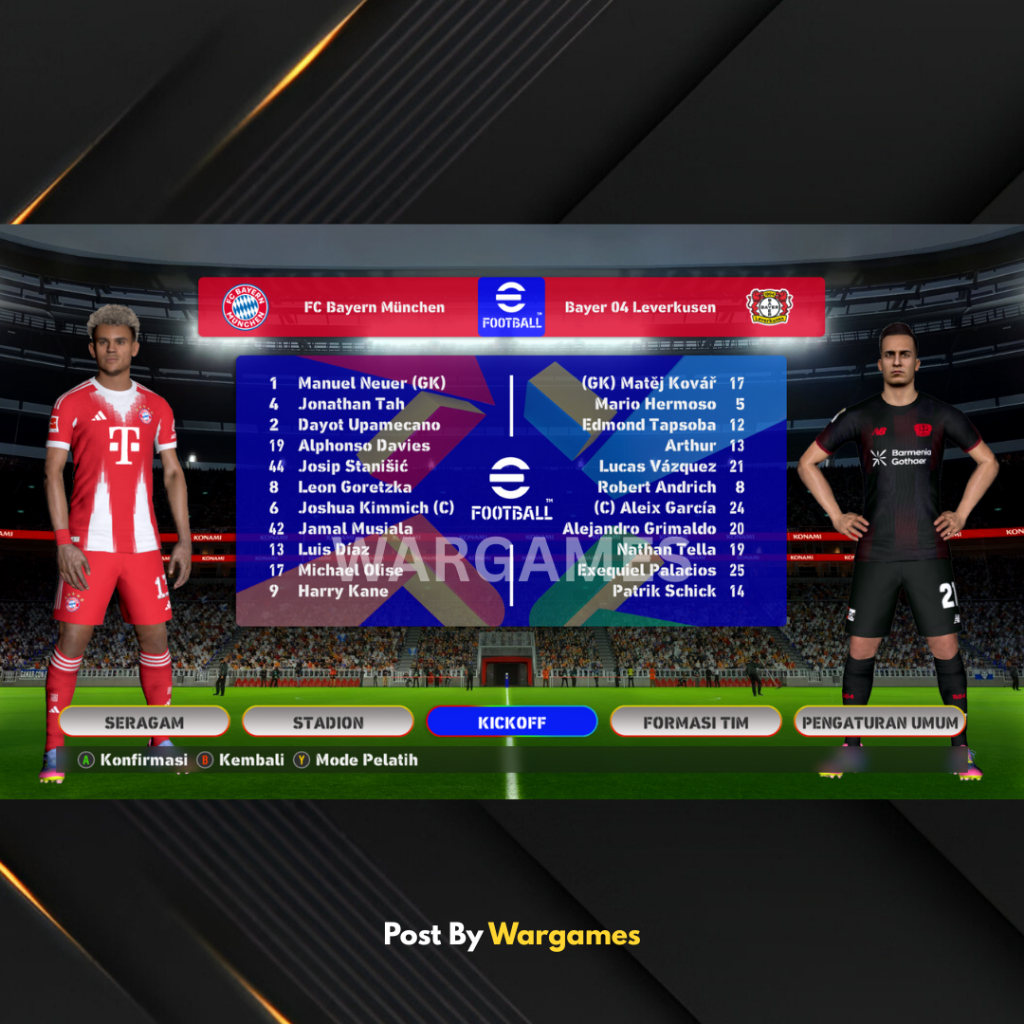The image size is (1024, 1024).
Task: Open the Formasi Tim screen
Action: [x=695, y=722]
